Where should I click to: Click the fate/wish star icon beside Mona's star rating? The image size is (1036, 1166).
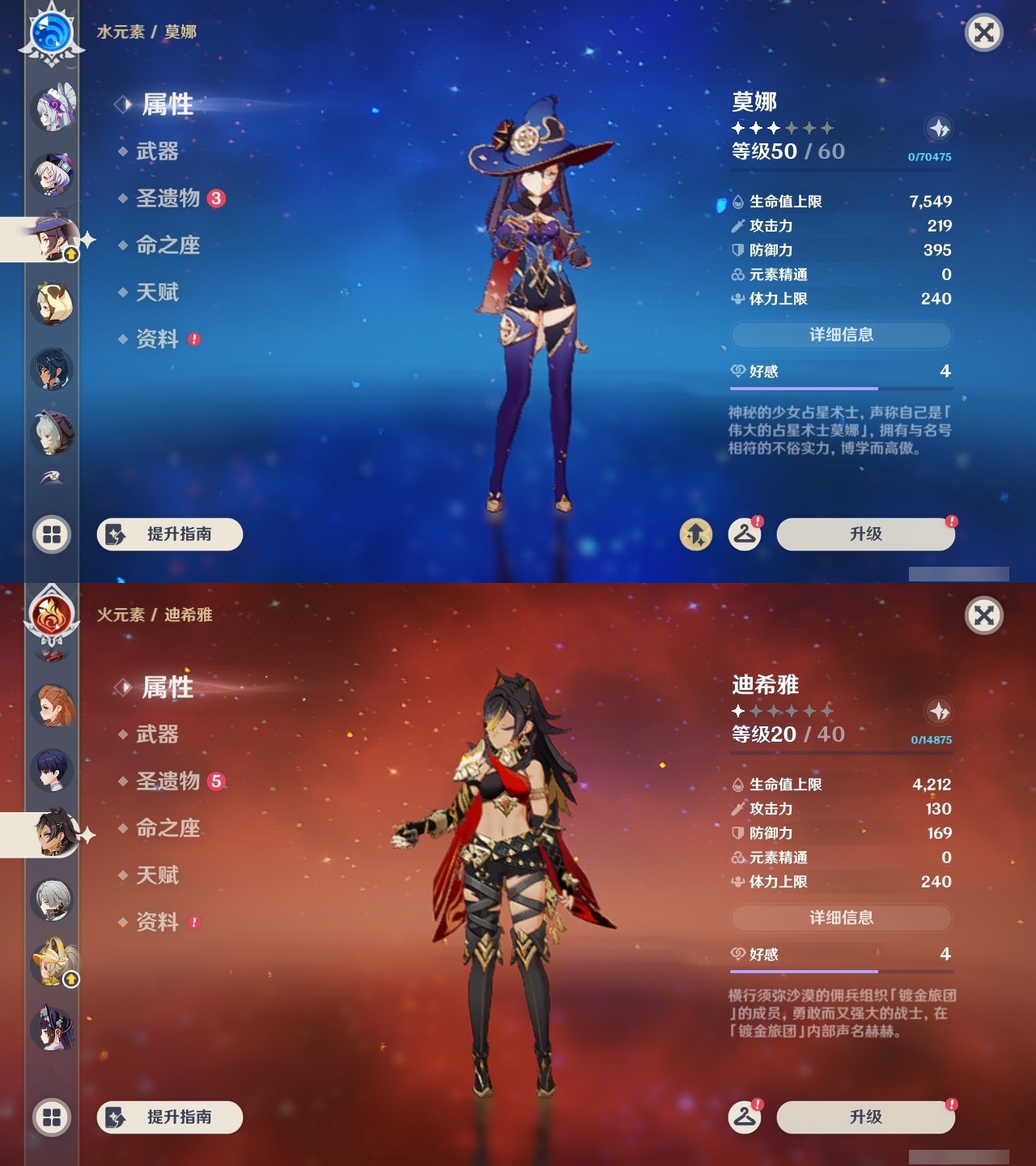point(937,128)
